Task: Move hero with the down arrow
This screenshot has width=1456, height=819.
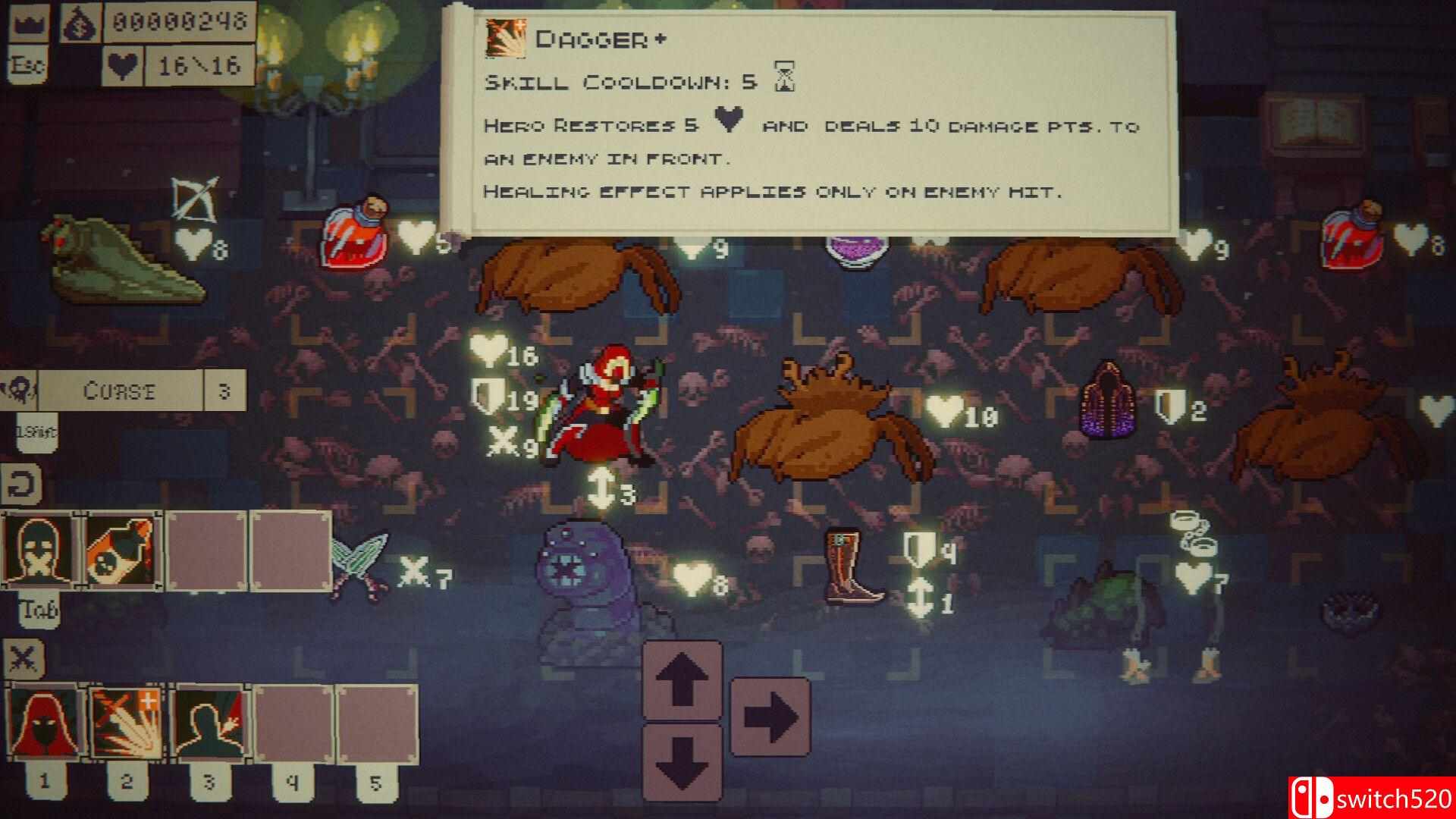Action: pyautogui.click(x=681, y=762)
